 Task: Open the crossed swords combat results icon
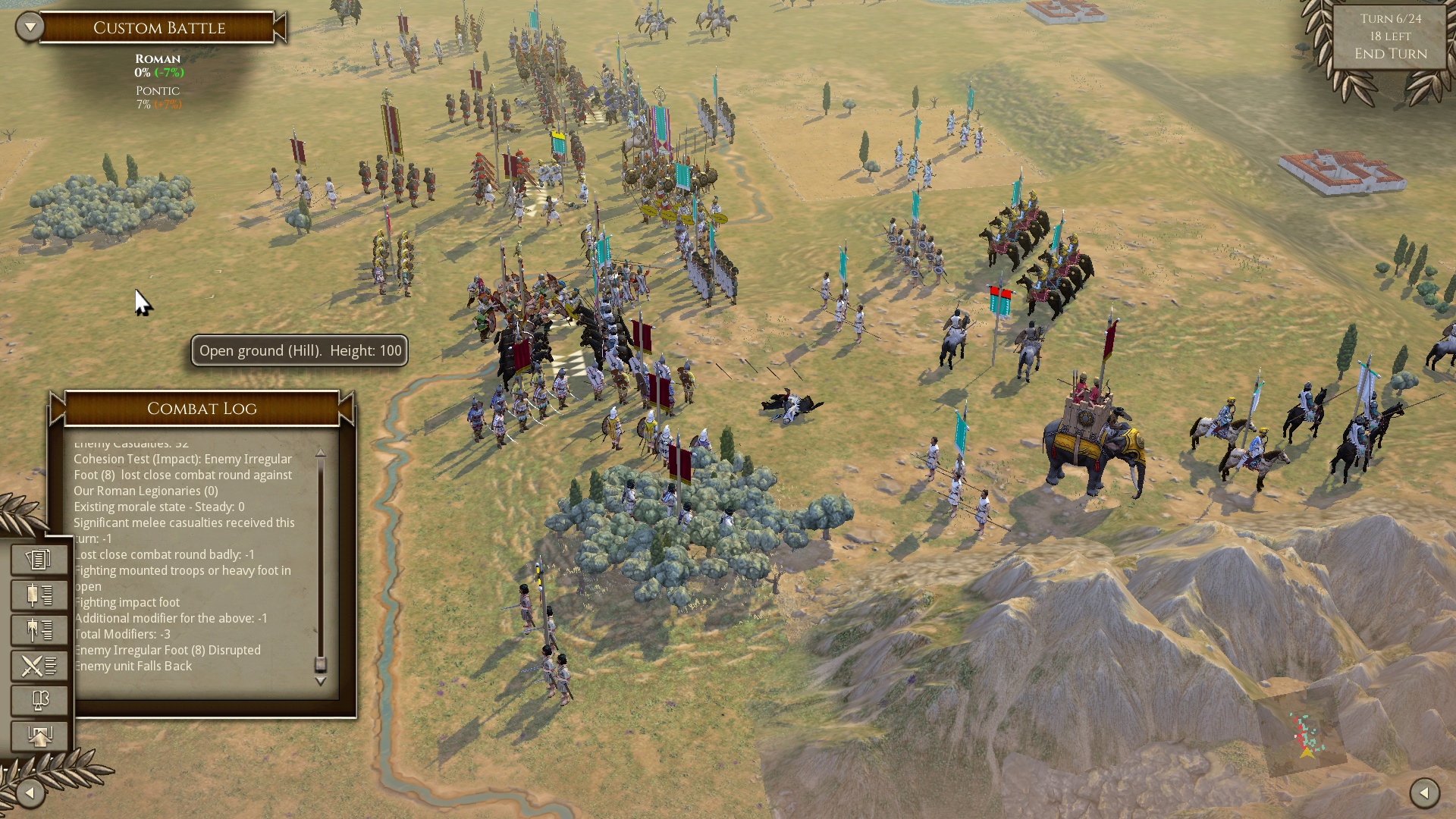[x=39, y=664]
